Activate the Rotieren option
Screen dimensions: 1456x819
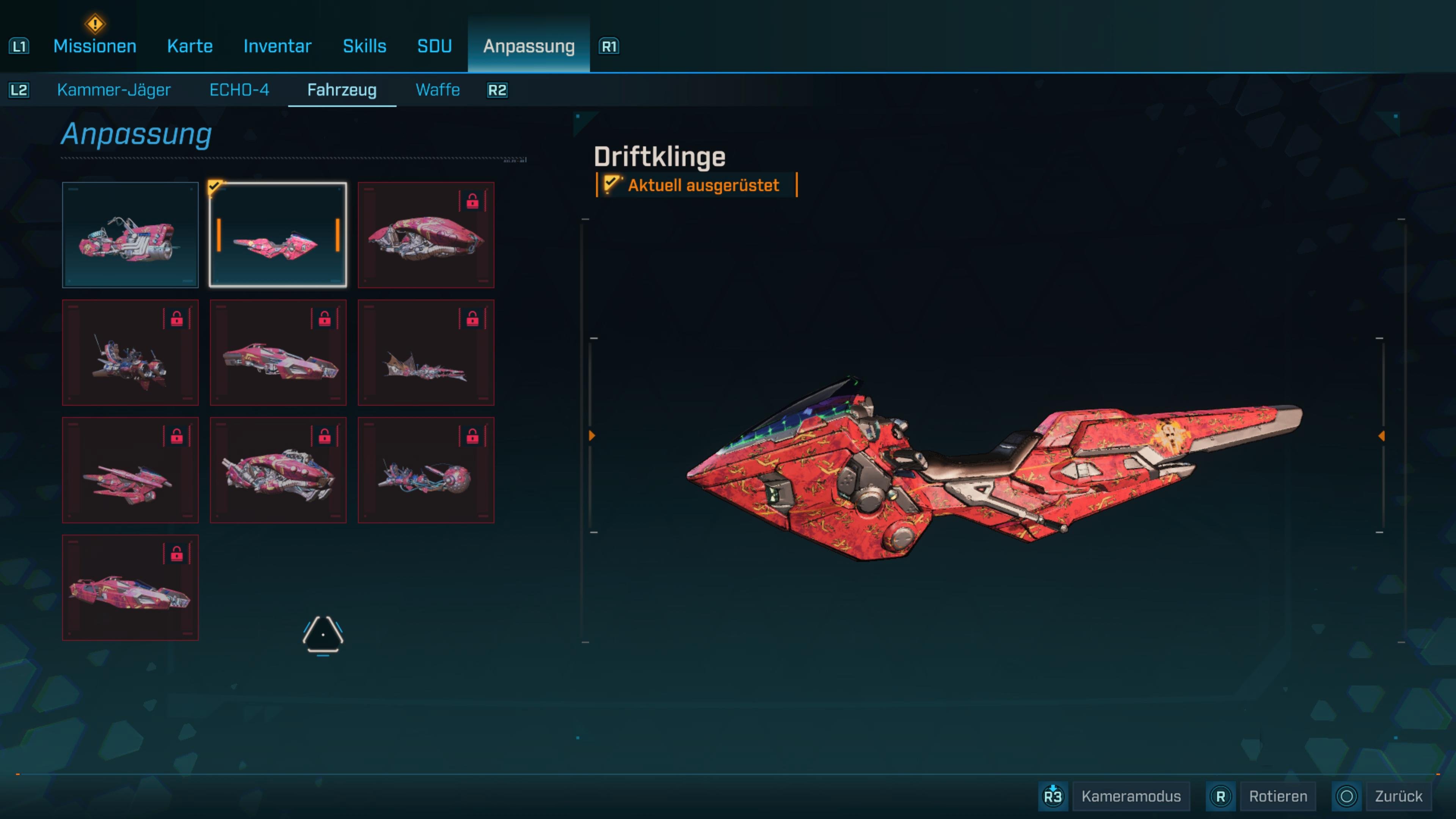point(1277,796)
